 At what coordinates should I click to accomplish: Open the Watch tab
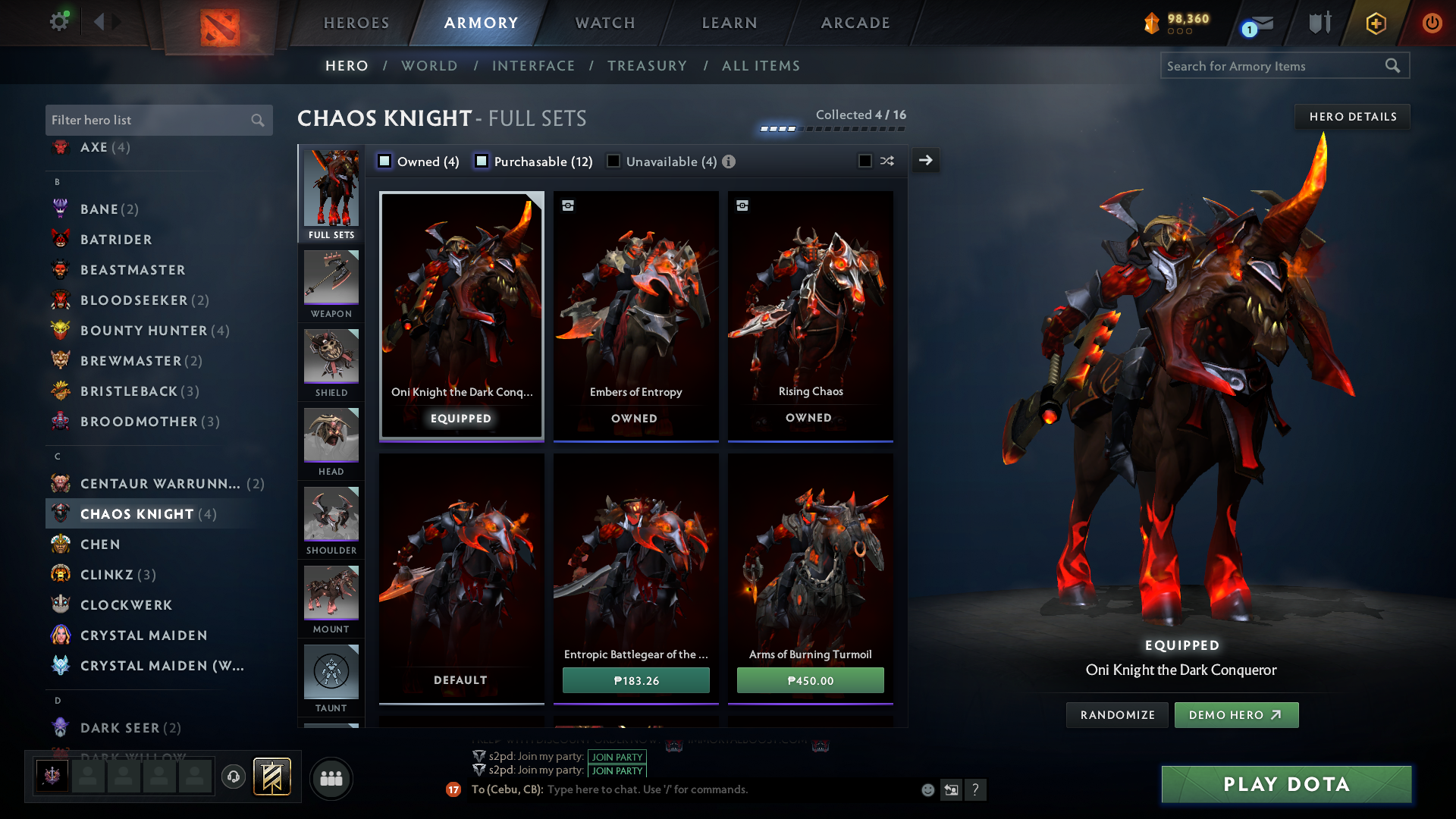[605, 23]
